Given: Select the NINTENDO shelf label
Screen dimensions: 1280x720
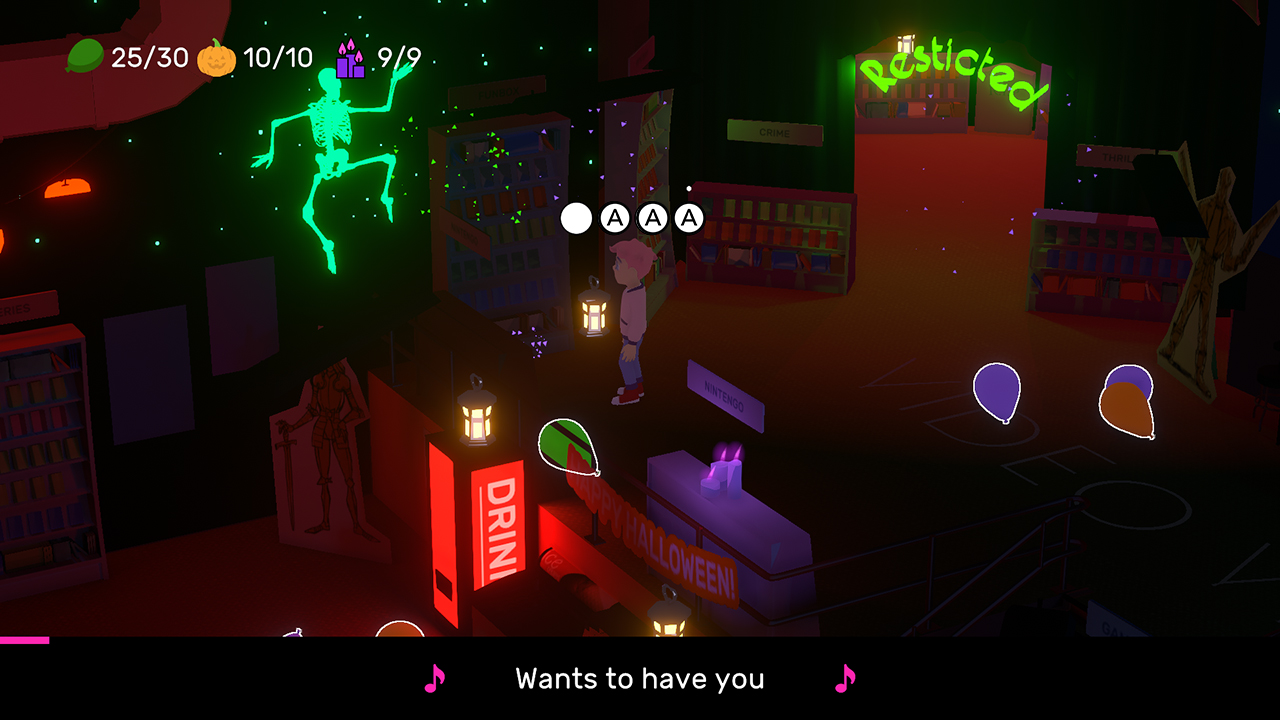Looking at the screenshot, I should click(x=723, y=399).
